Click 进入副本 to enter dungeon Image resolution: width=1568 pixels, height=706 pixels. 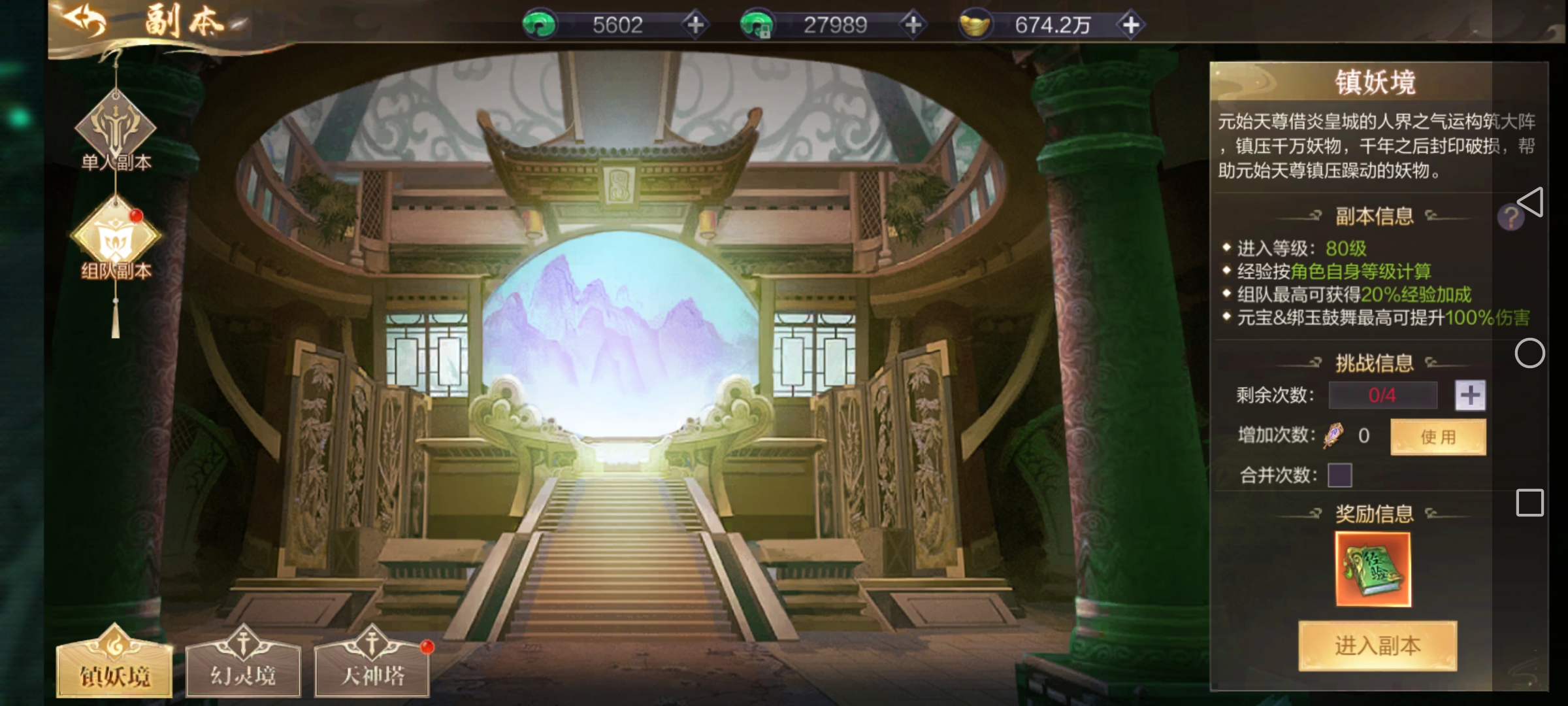pyautogui.click(x=1377, y=646)
